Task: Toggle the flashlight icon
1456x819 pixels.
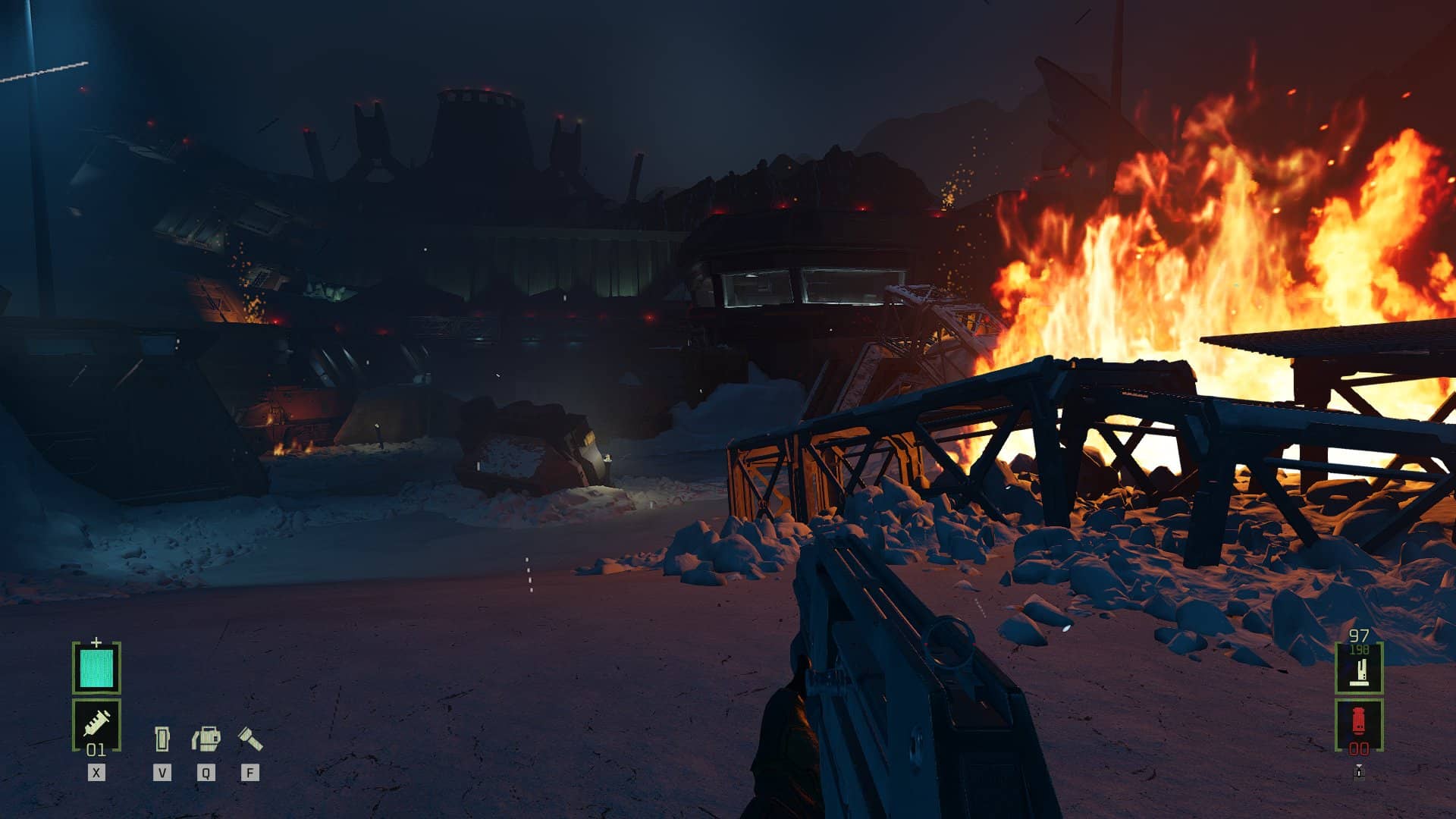Action: click(x=250, y=738)
